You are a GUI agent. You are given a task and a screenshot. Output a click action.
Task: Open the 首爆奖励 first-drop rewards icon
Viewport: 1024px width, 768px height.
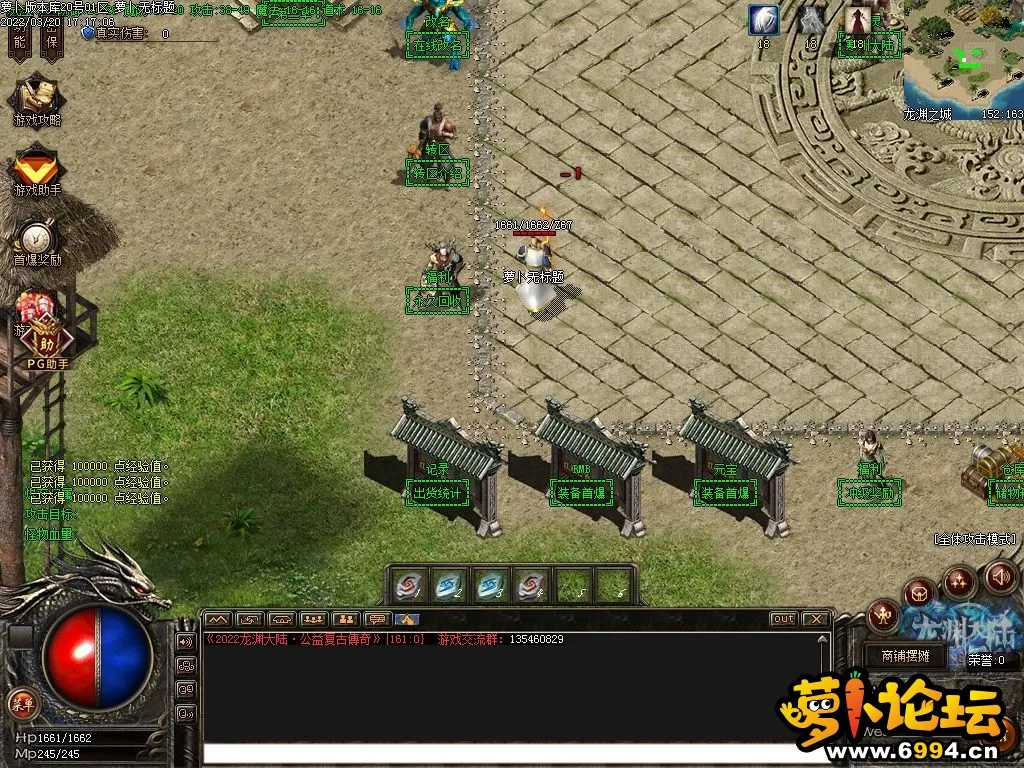point(37,240)
